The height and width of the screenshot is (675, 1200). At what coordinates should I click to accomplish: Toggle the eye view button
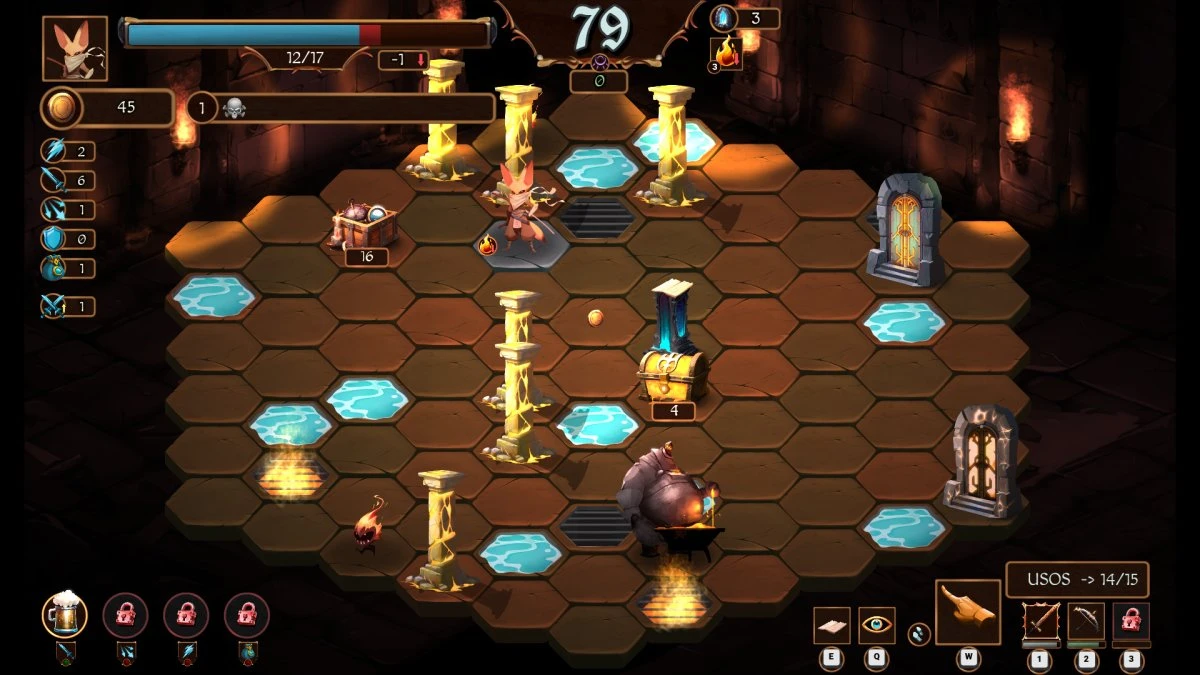(877, 625)
